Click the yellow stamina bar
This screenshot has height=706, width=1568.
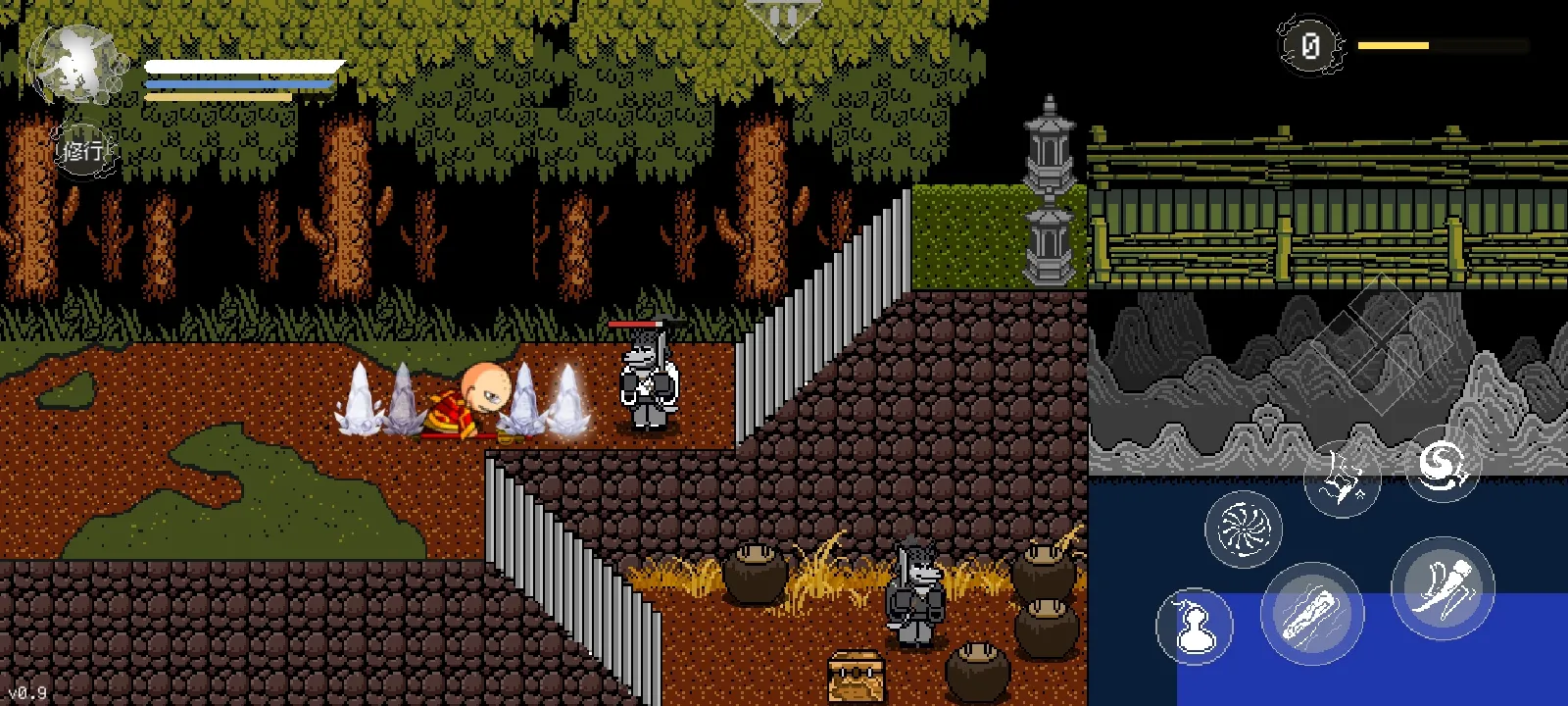216,97
